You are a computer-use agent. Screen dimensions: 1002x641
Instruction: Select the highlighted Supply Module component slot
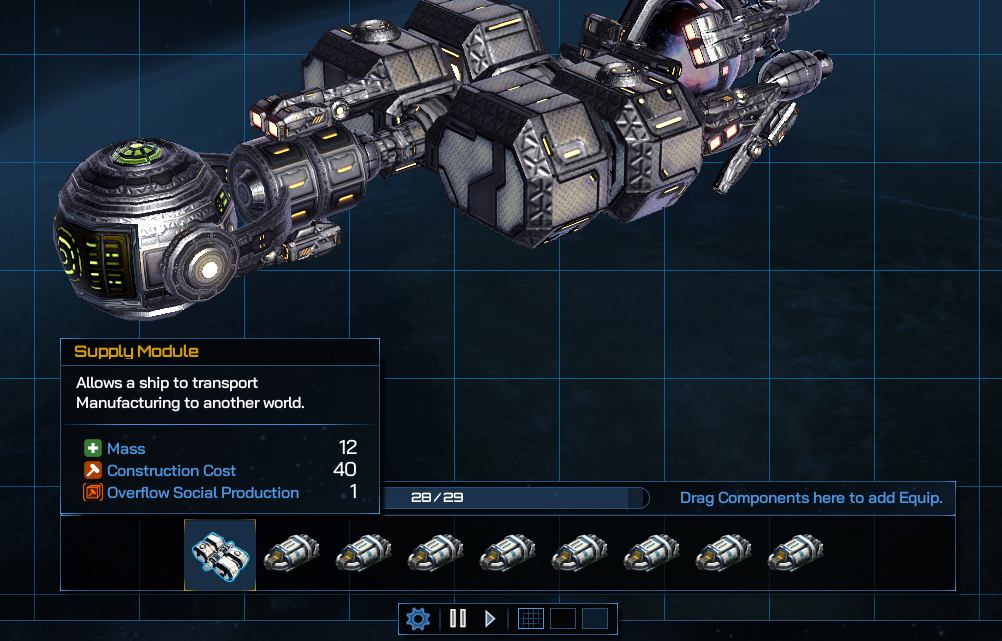click(220, 554)
